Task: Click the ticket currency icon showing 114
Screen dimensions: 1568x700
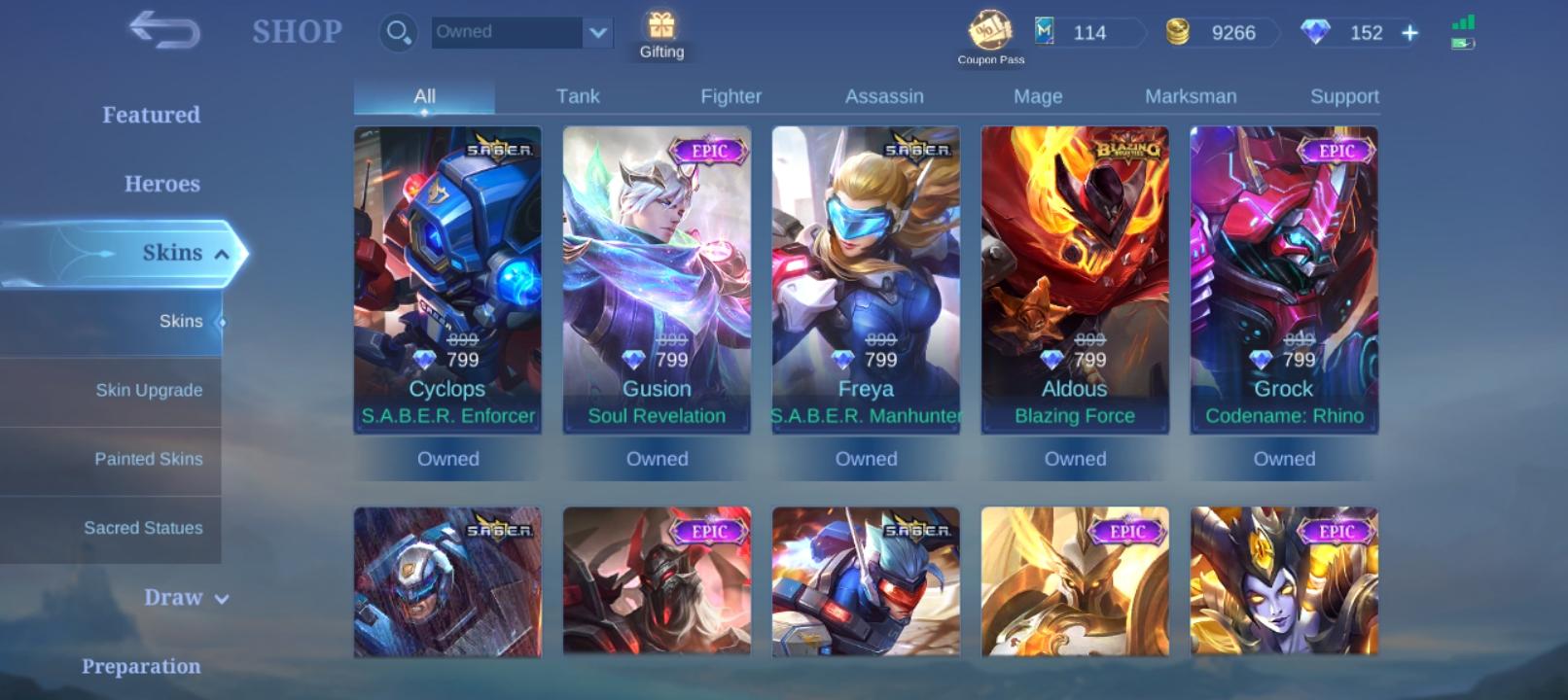Action: [1043, 32]
